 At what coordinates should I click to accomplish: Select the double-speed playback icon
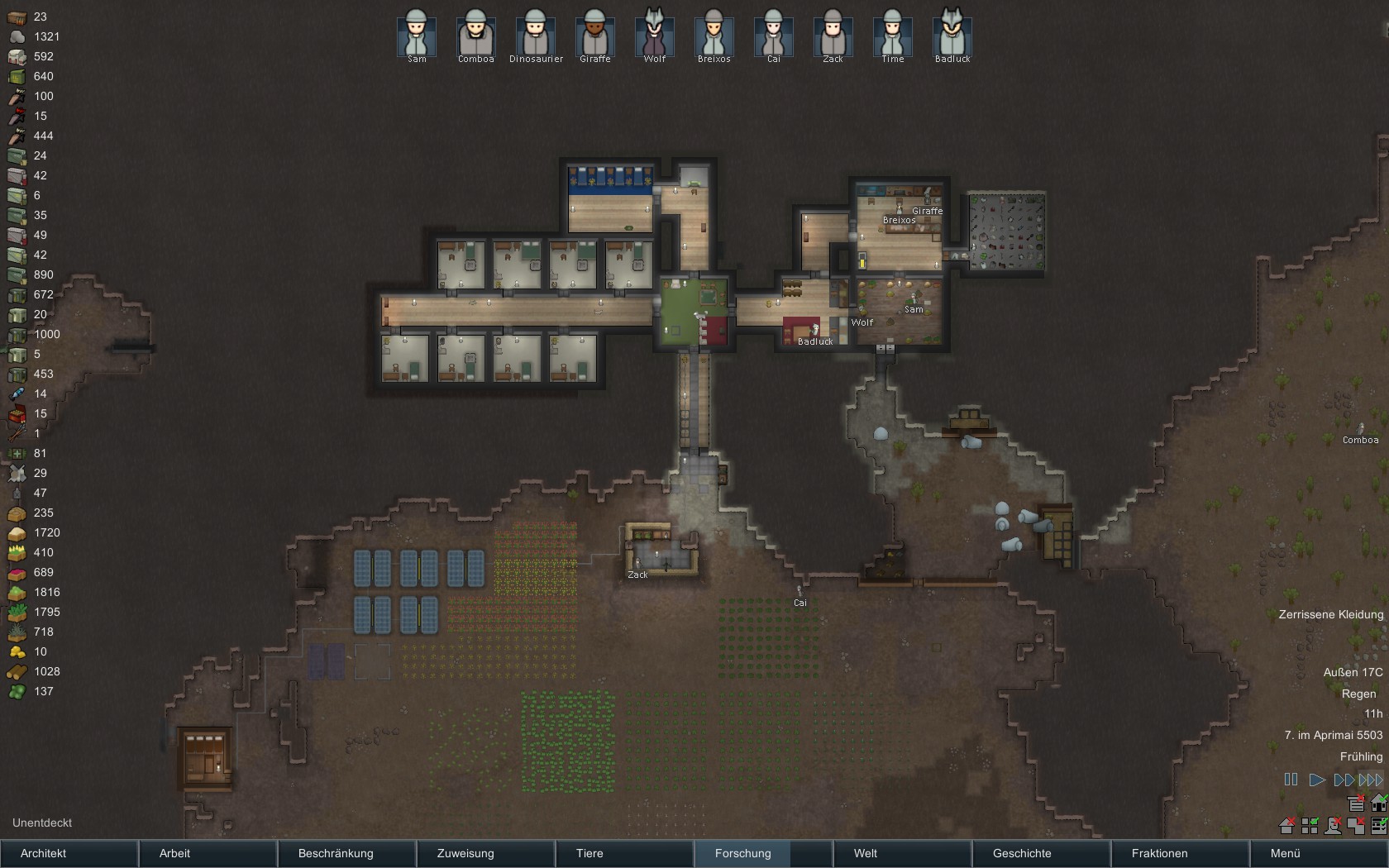[x=1343, y=778]
